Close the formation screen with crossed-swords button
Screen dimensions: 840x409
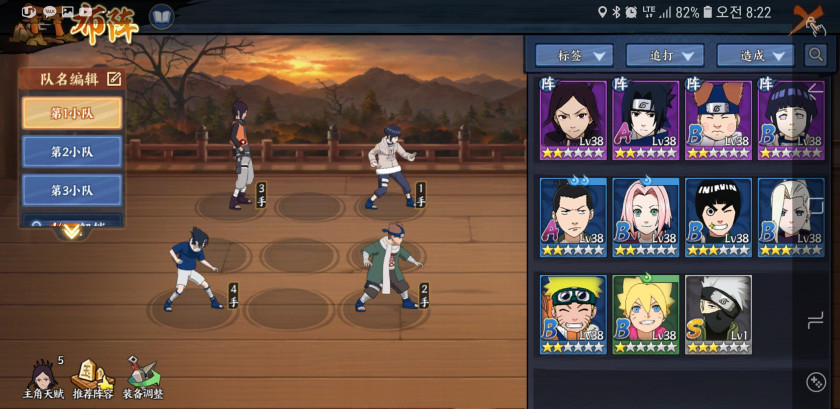tap(812, 19)
